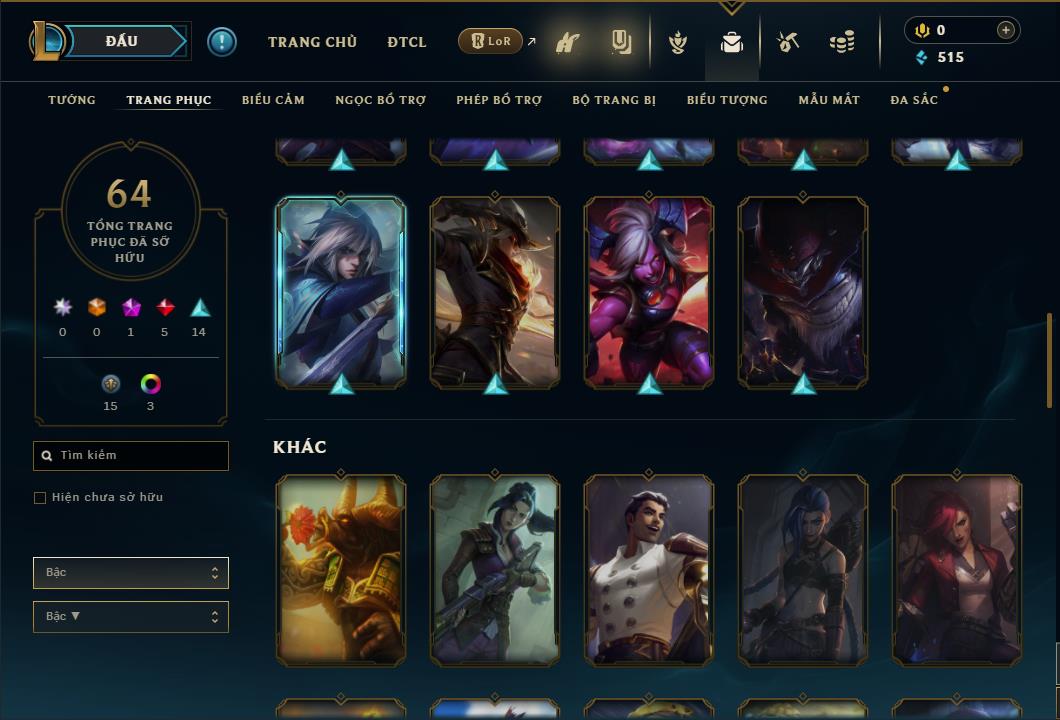The height and width of the screenshot is (720, 1060).
Task: Select the white-suited man skin card
Action: [x=649, y=570]
